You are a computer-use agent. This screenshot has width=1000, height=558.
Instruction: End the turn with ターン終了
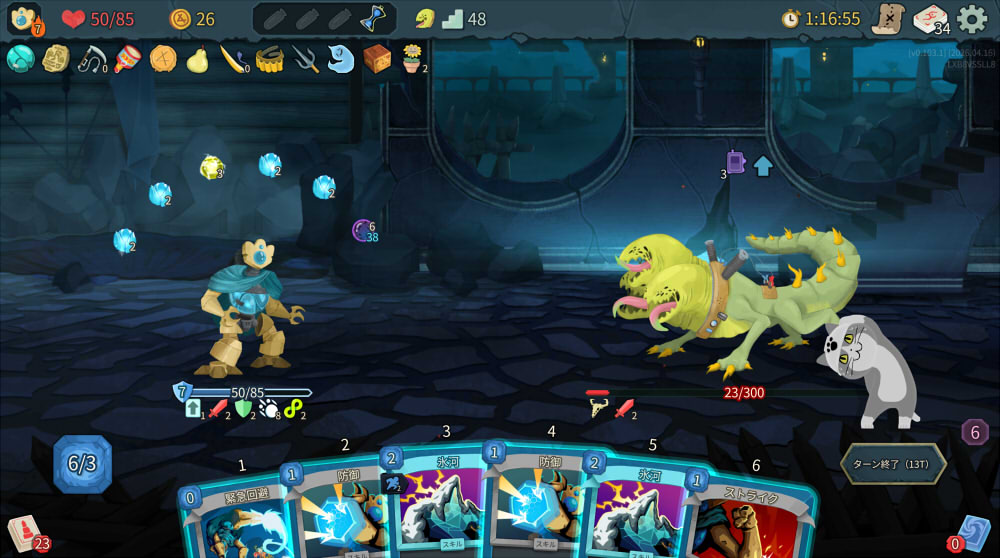[892, 464]
